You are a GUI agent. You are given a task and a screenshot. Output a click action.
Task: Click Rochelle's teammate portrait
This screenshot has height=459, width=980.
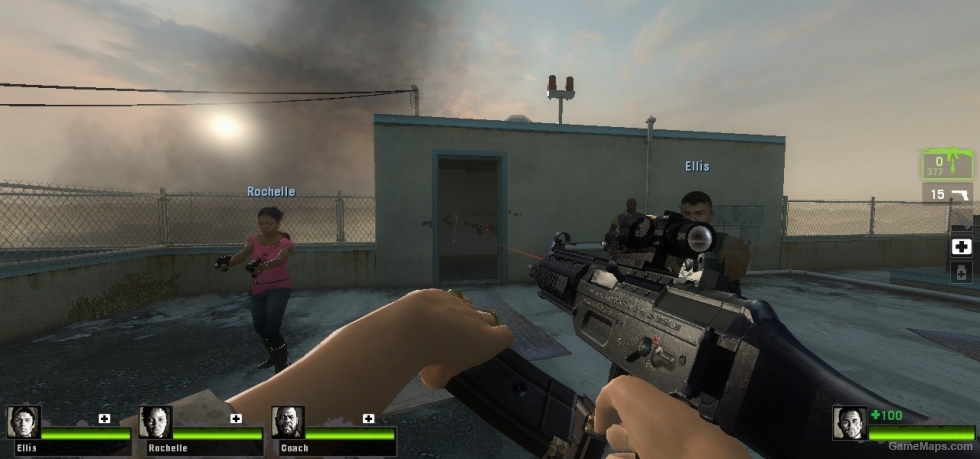tap(156, 423)
